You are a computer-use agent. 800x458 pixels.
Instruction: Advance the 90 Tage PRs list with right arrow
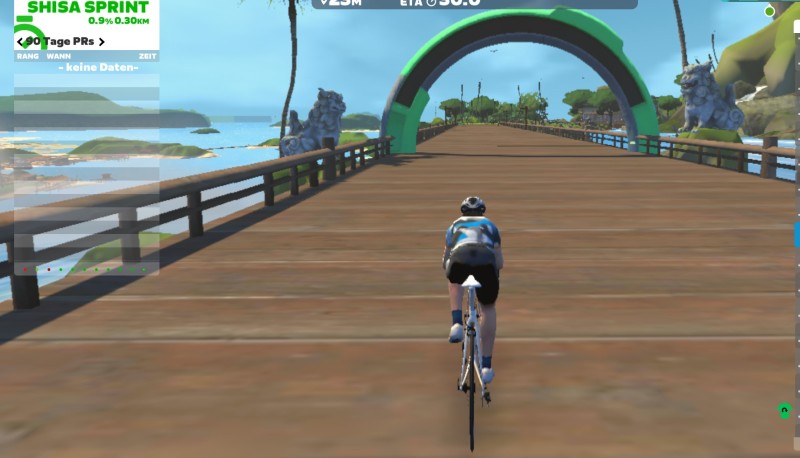coord(101,42)
